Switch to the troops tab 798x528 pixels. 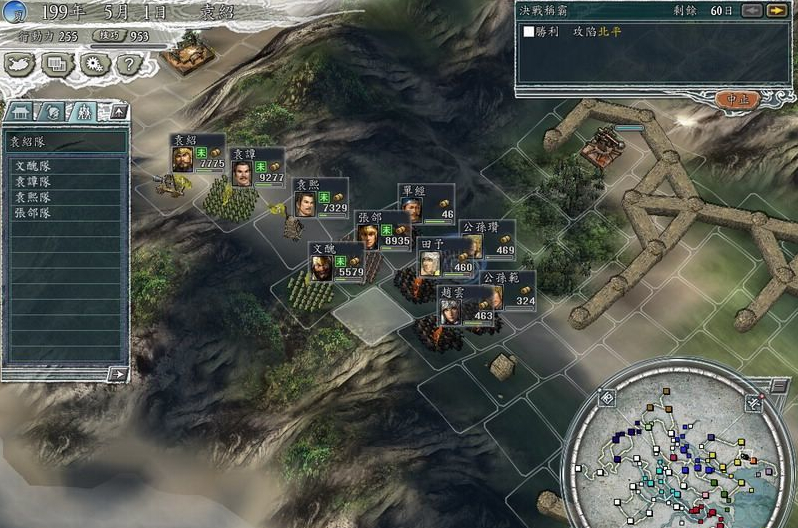click(x=85, y=111)
